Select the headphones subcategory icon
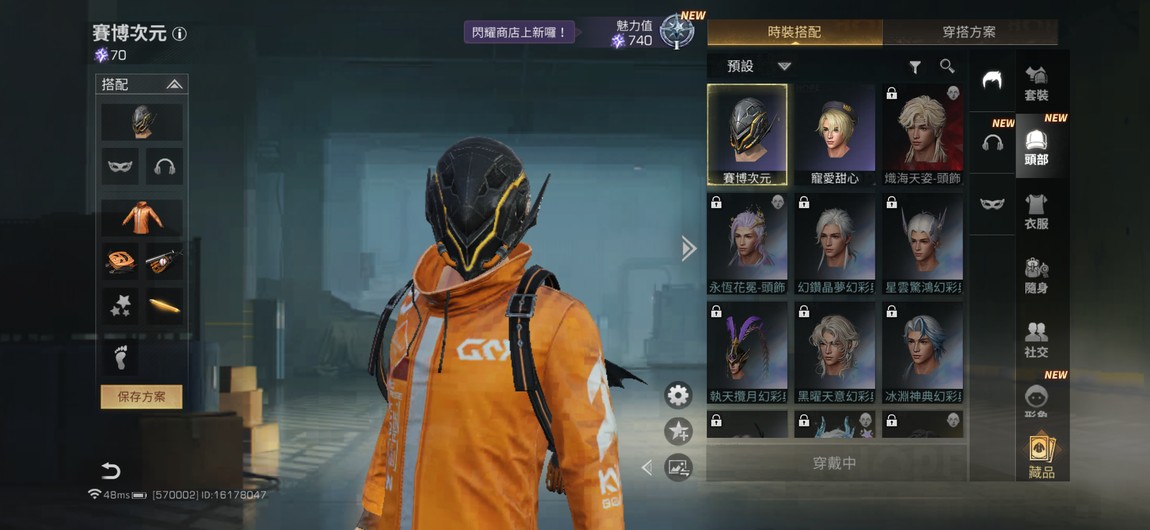Screen dimensions: 1150x530 [992, 143]
